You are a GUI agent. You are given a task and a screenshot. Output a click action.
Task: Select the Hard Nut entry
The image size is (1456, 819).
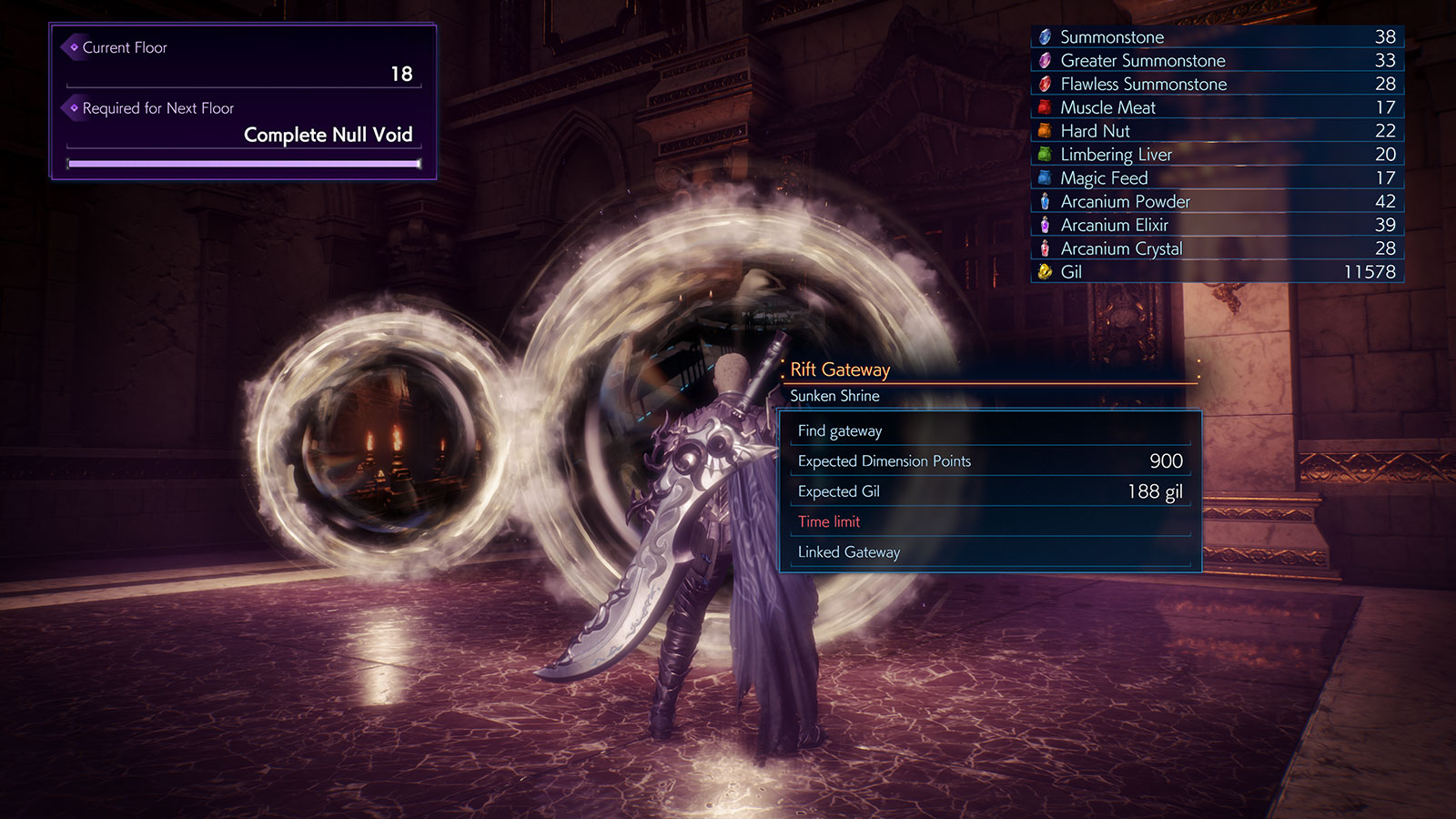click(x=1217, y=131)
